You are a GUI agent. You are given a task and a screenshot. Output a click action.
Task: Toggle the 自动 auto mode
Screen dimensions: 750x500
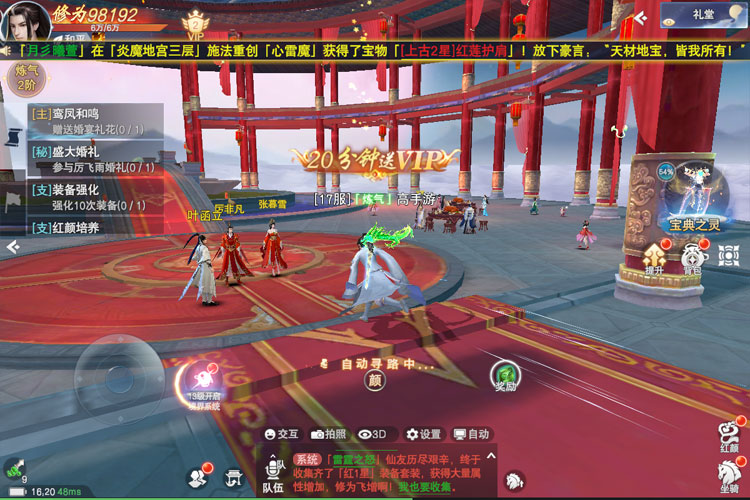[471, 434]
